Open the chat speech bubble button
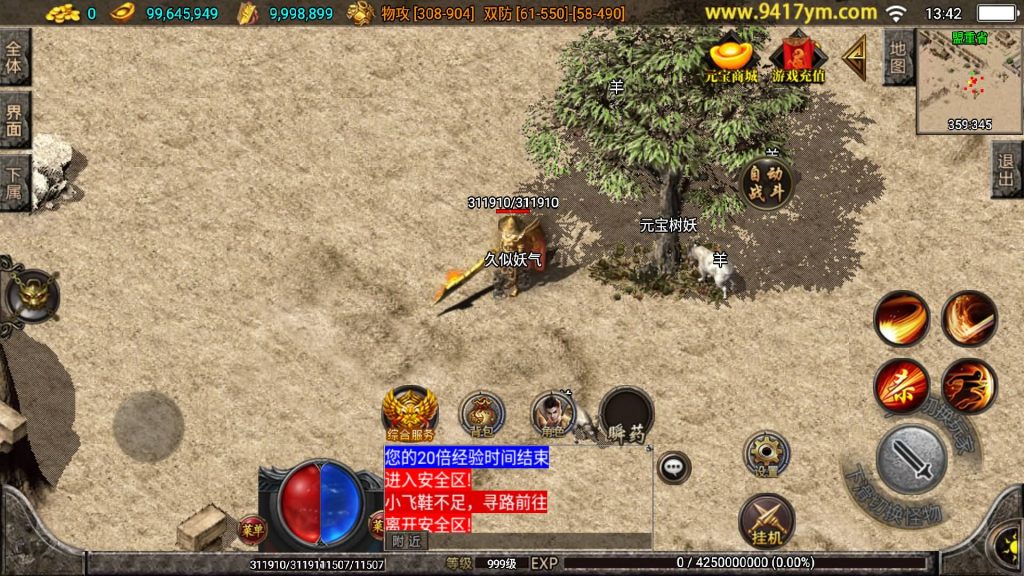Screen dimensions: 1024x576 674,466
